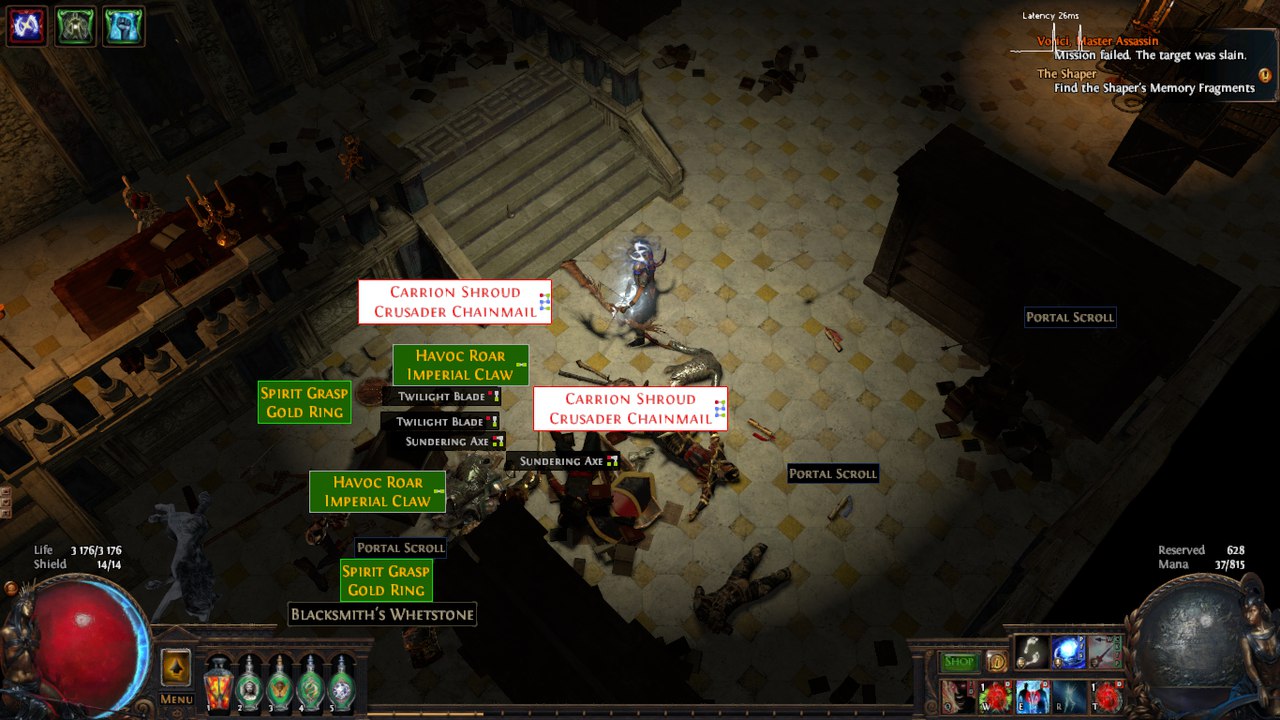Activate the Q skill with pale face
Image resolution: width=1280 pixels, height=720 pixels.
tap(958, 696)
